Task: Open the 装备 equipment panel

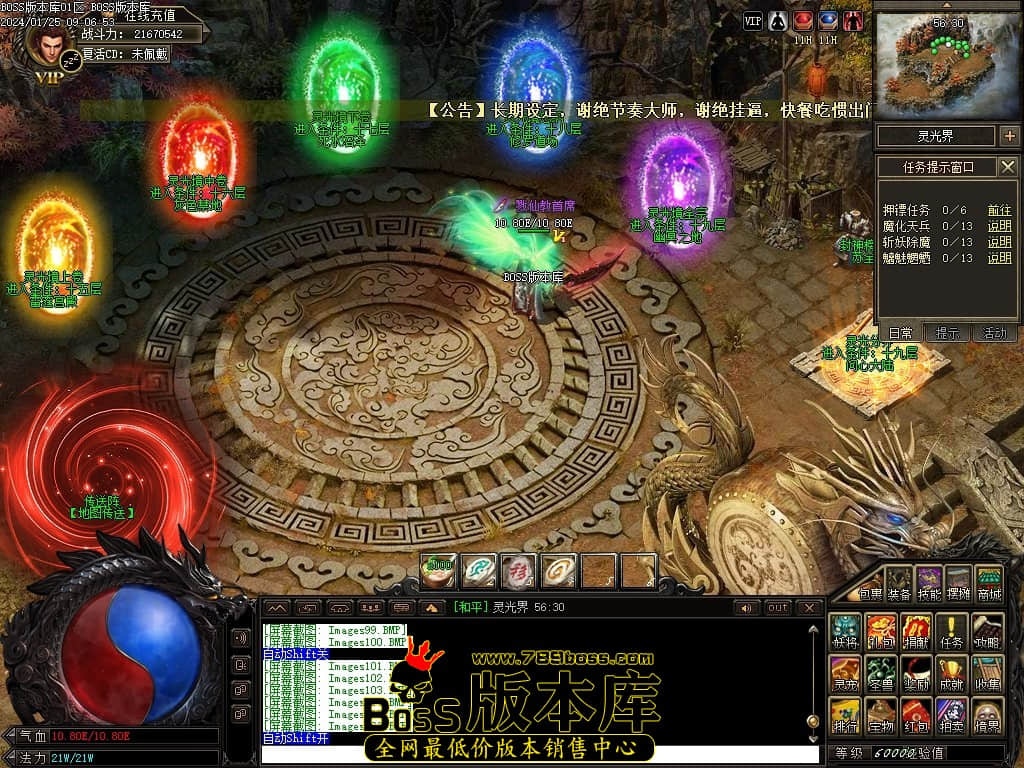Action: (900, 583)
